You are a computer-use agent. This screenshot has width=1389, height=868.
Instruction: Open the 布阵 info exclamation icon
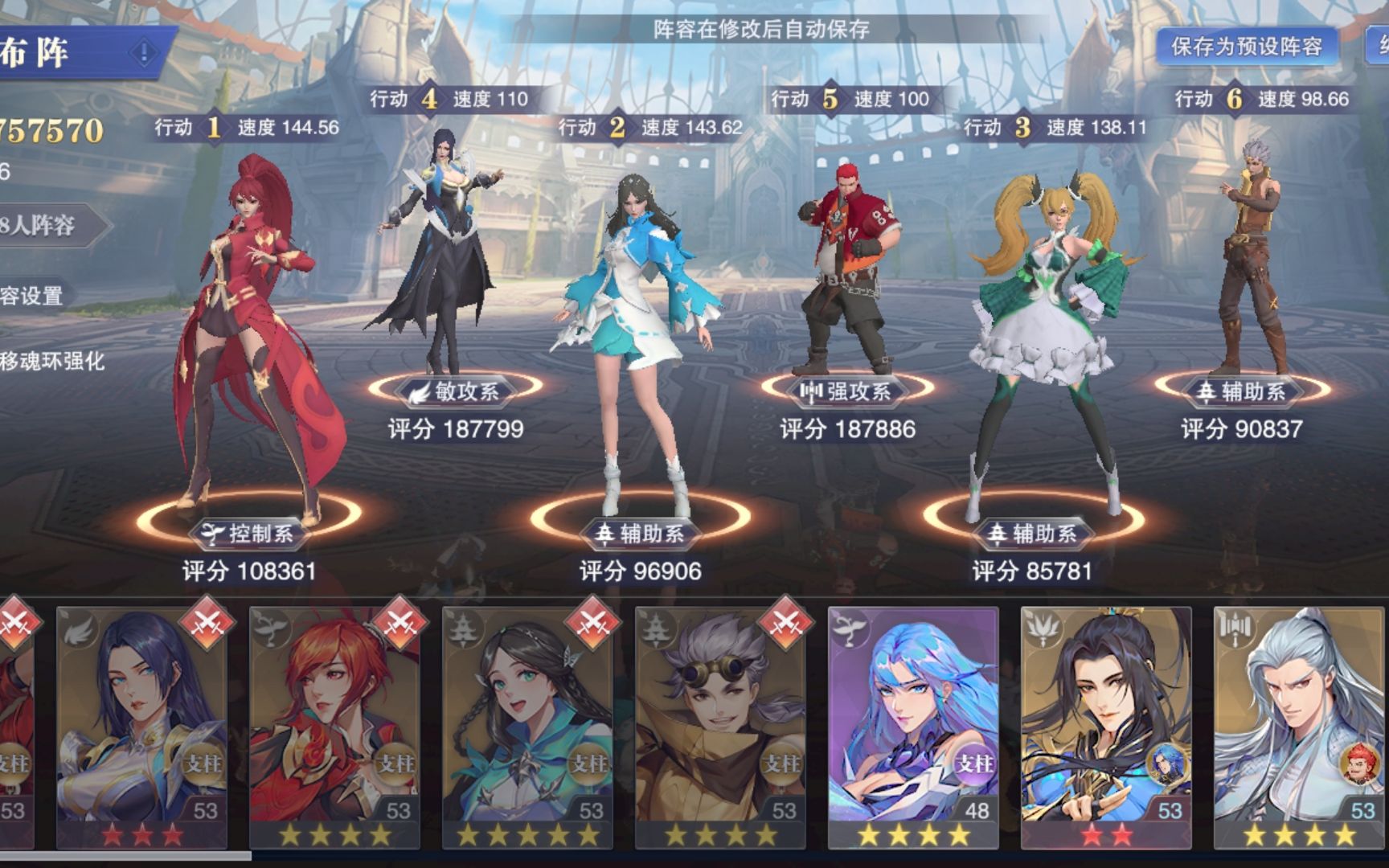(x=144, y=54)
